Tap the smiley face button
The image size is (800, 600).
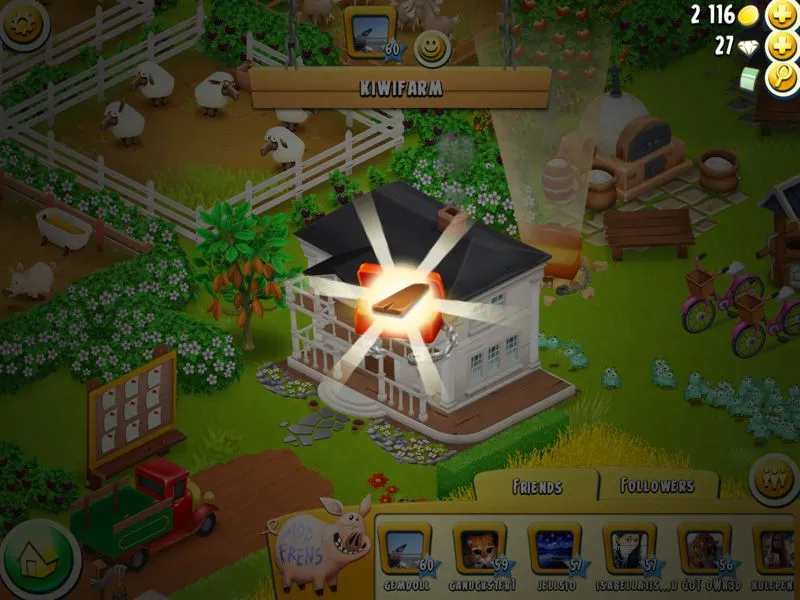tap(432, 48)
